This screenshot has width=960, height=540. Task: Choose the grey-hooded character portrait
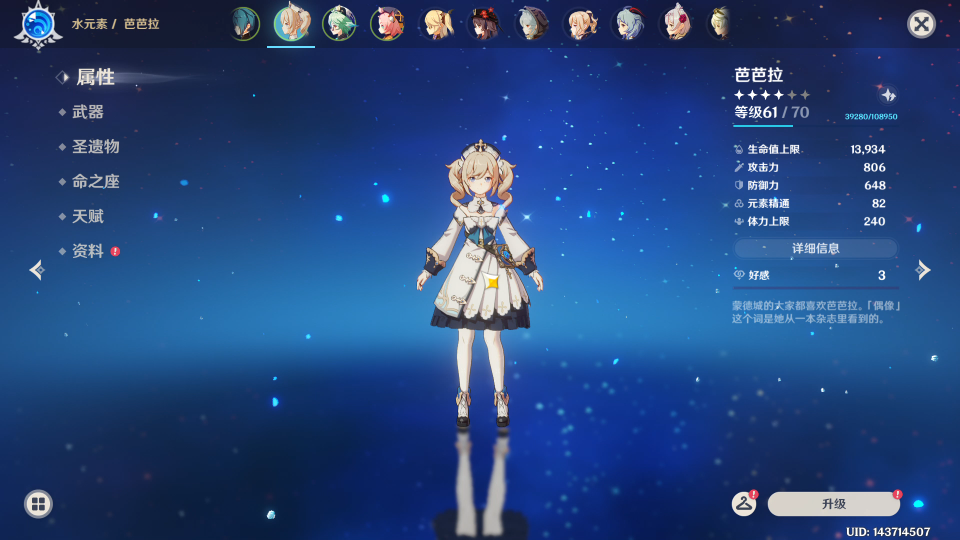tap(531, 23)
